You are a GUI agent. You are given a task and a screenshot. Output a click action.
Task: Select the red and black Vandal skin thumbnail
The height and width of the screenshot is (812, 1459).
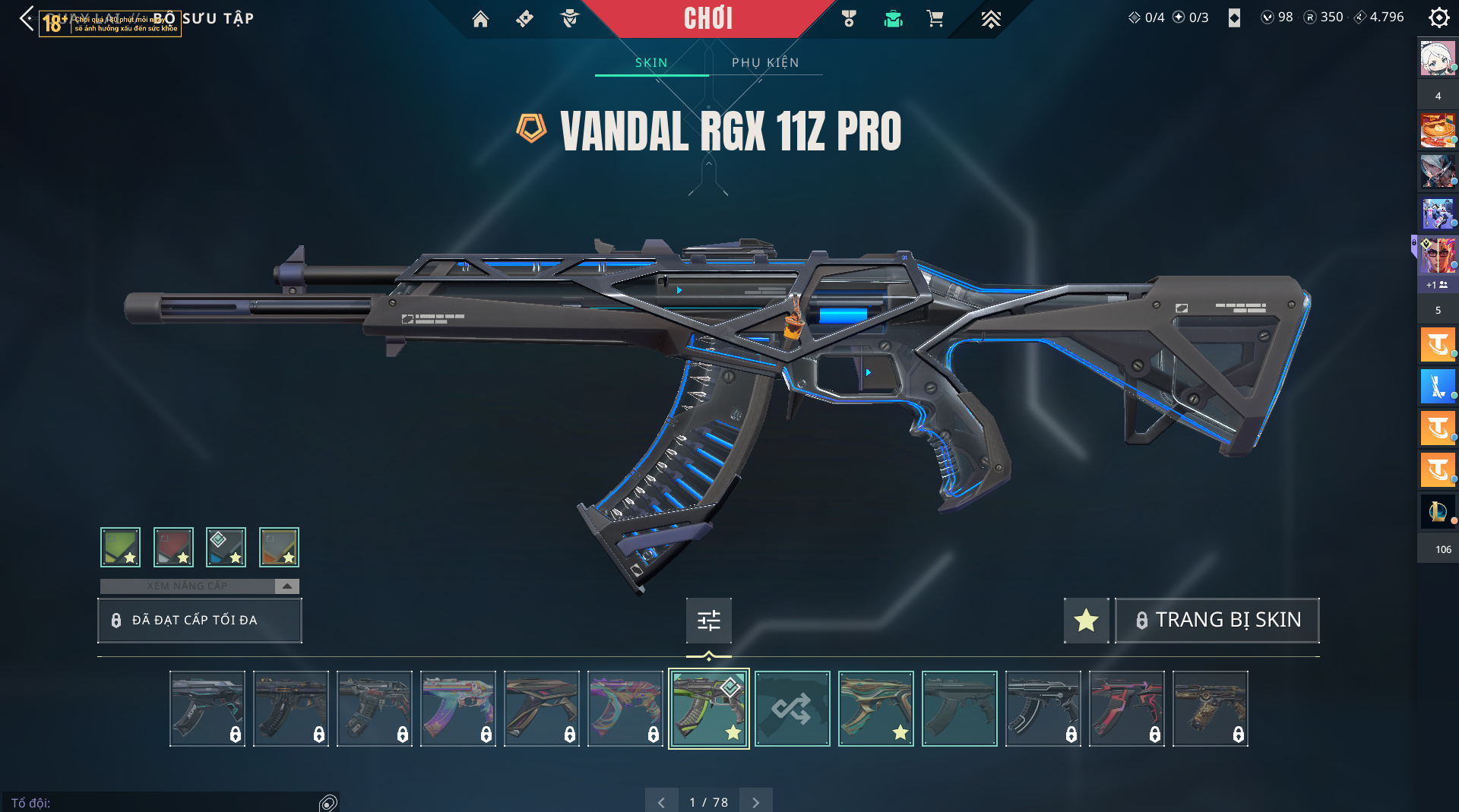[1126, 709]
